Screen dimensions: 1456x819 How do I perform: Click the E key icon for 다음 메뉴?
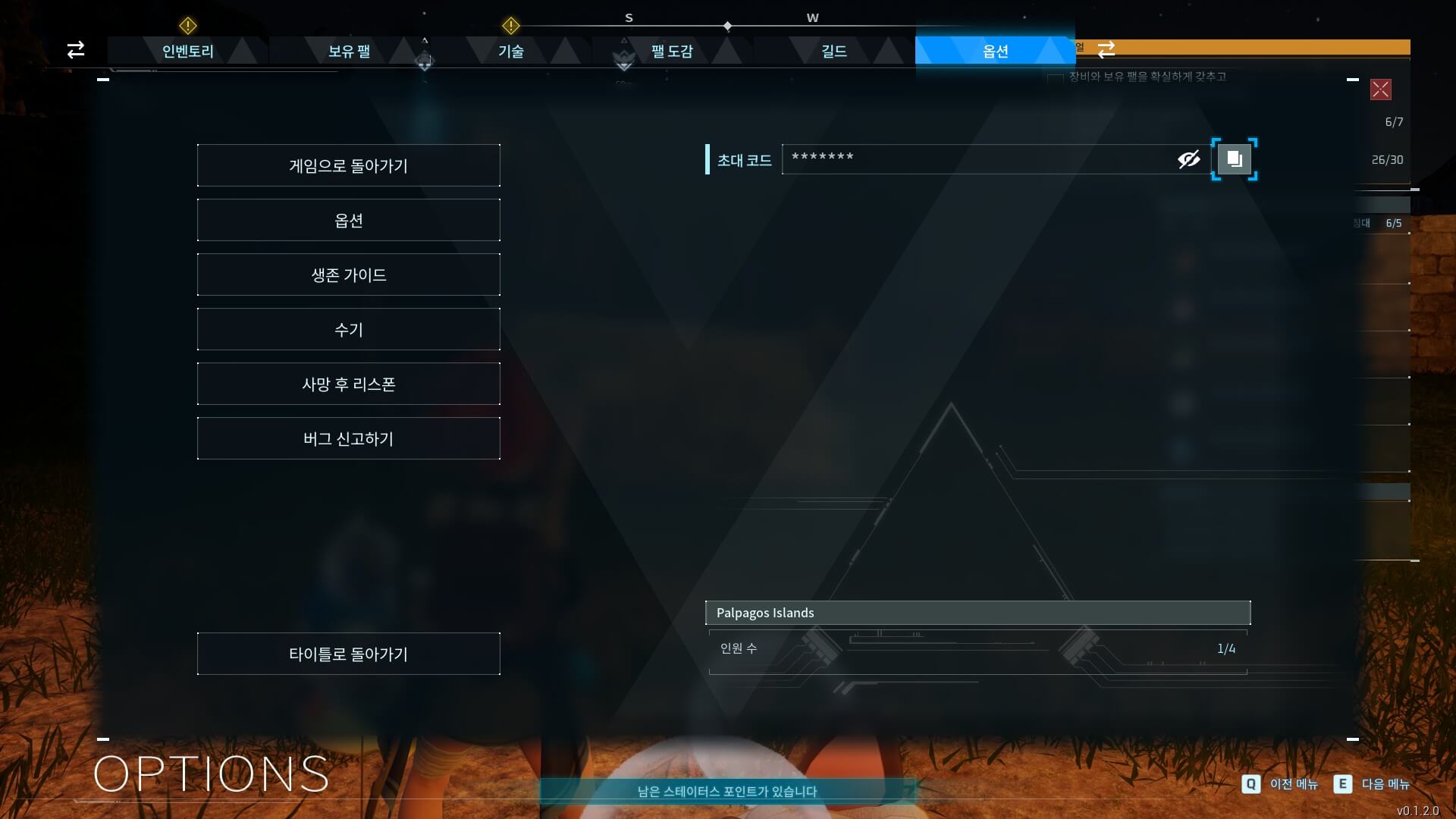(1343, 784)
